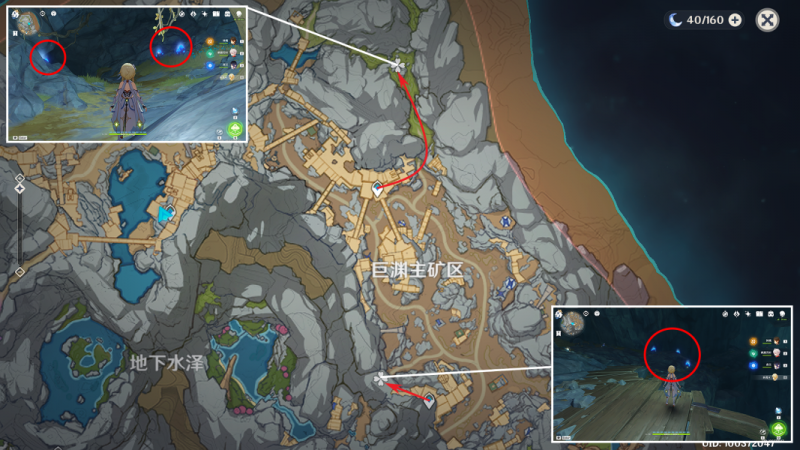Close the map screen
800x450 pixels.
coord(767,20)
